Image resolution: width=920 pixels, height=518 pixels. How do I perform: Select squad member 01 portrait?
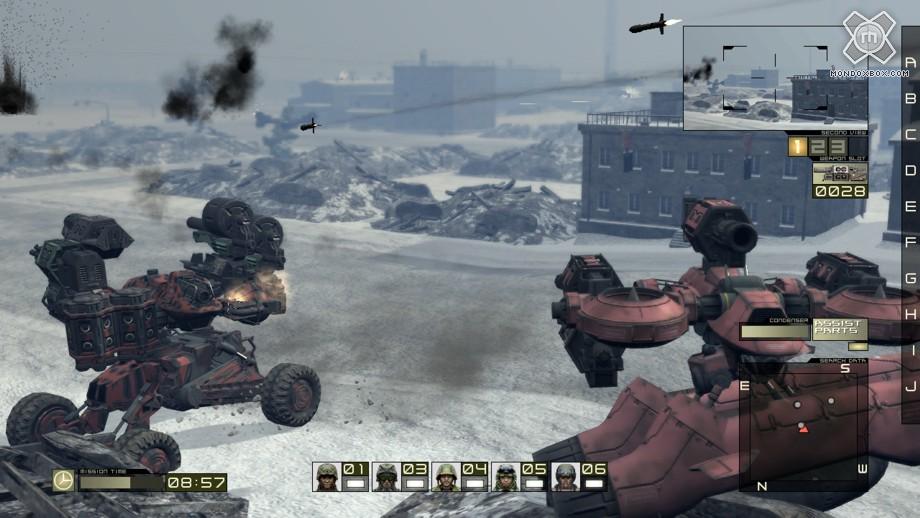[x=326, y=477]
